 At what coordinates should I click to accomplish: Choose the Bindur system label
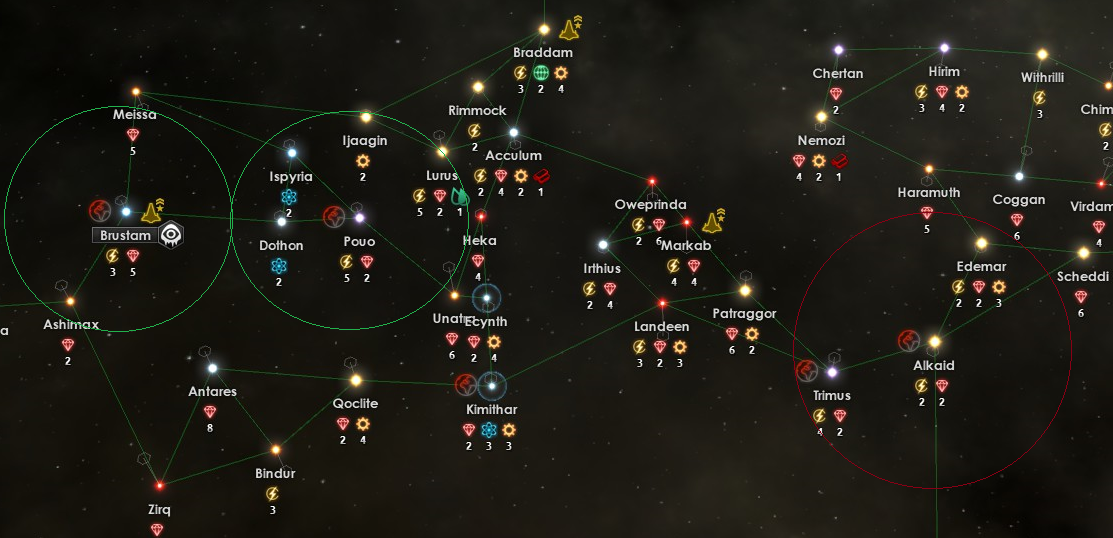275,473
